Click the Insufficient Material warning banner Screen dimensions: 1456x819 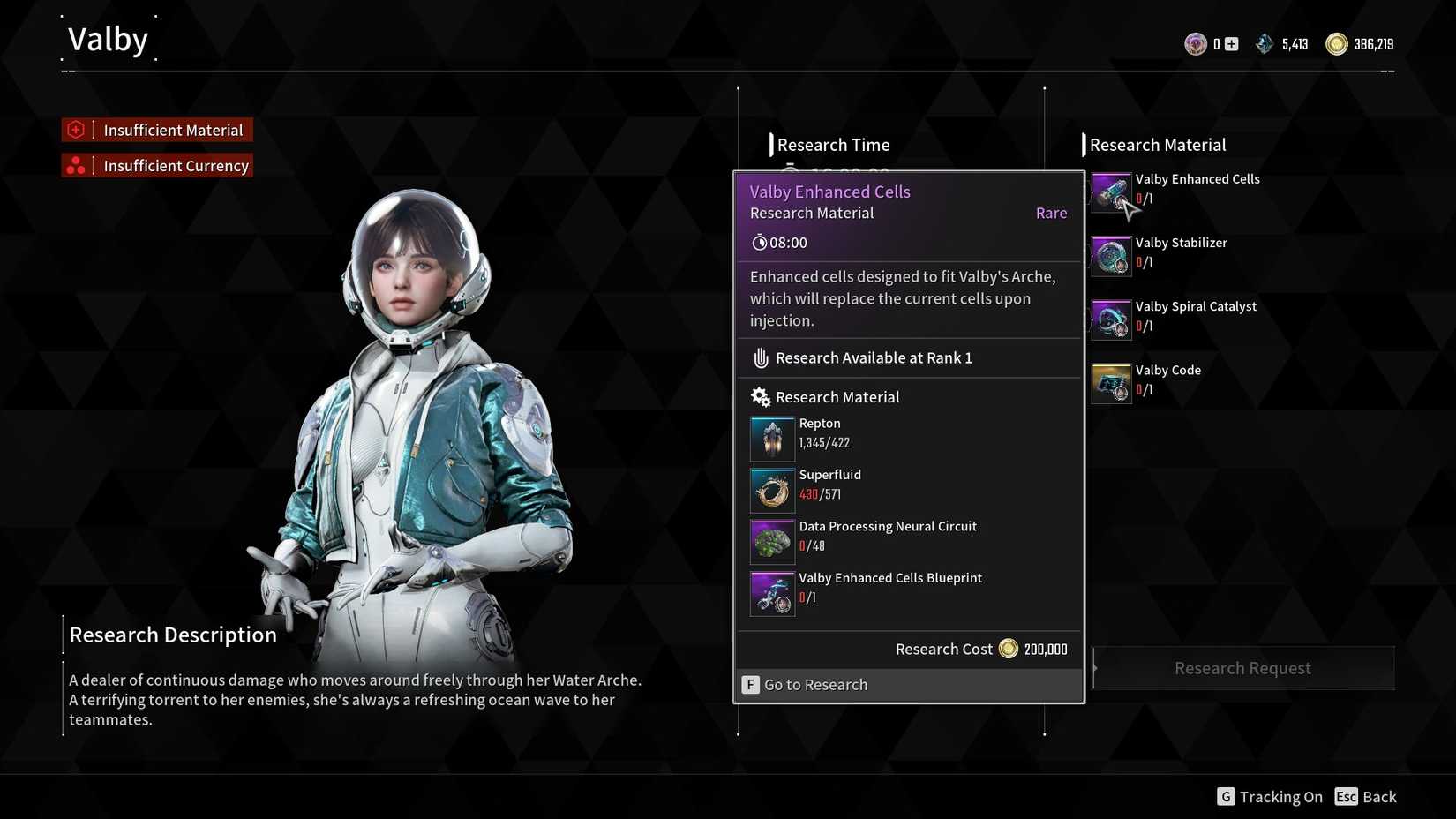tap(156, 130)
